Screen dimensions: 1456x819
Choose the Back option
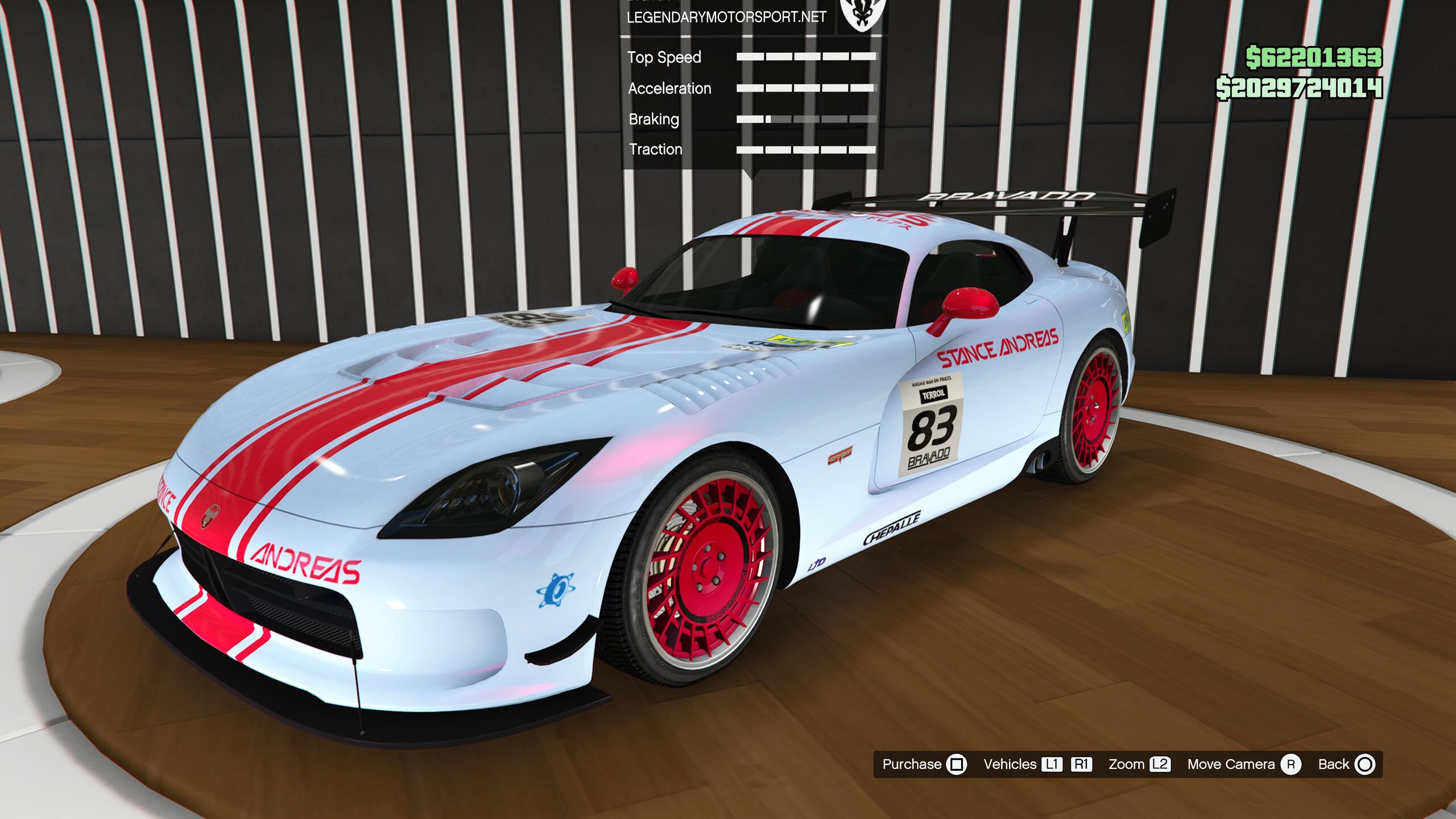tap(1346, 764)
